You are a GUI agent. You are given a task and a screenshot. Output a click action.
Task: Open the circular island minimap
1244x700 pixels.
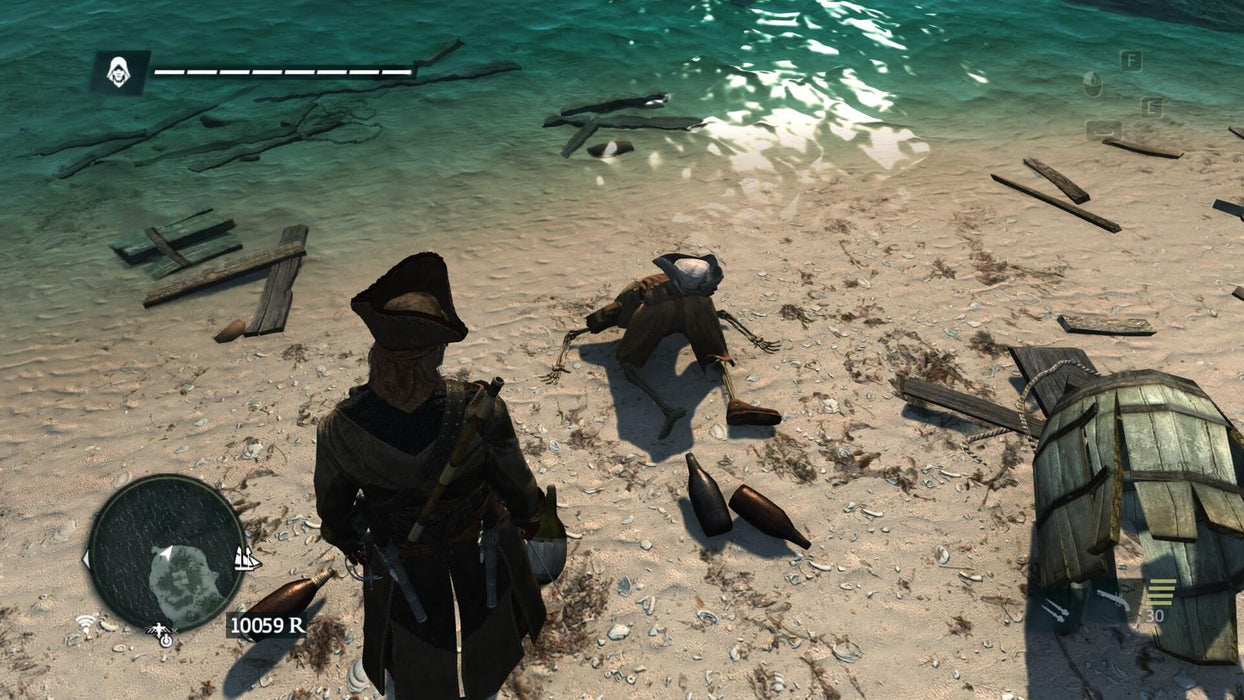click(x=166, y=552)
